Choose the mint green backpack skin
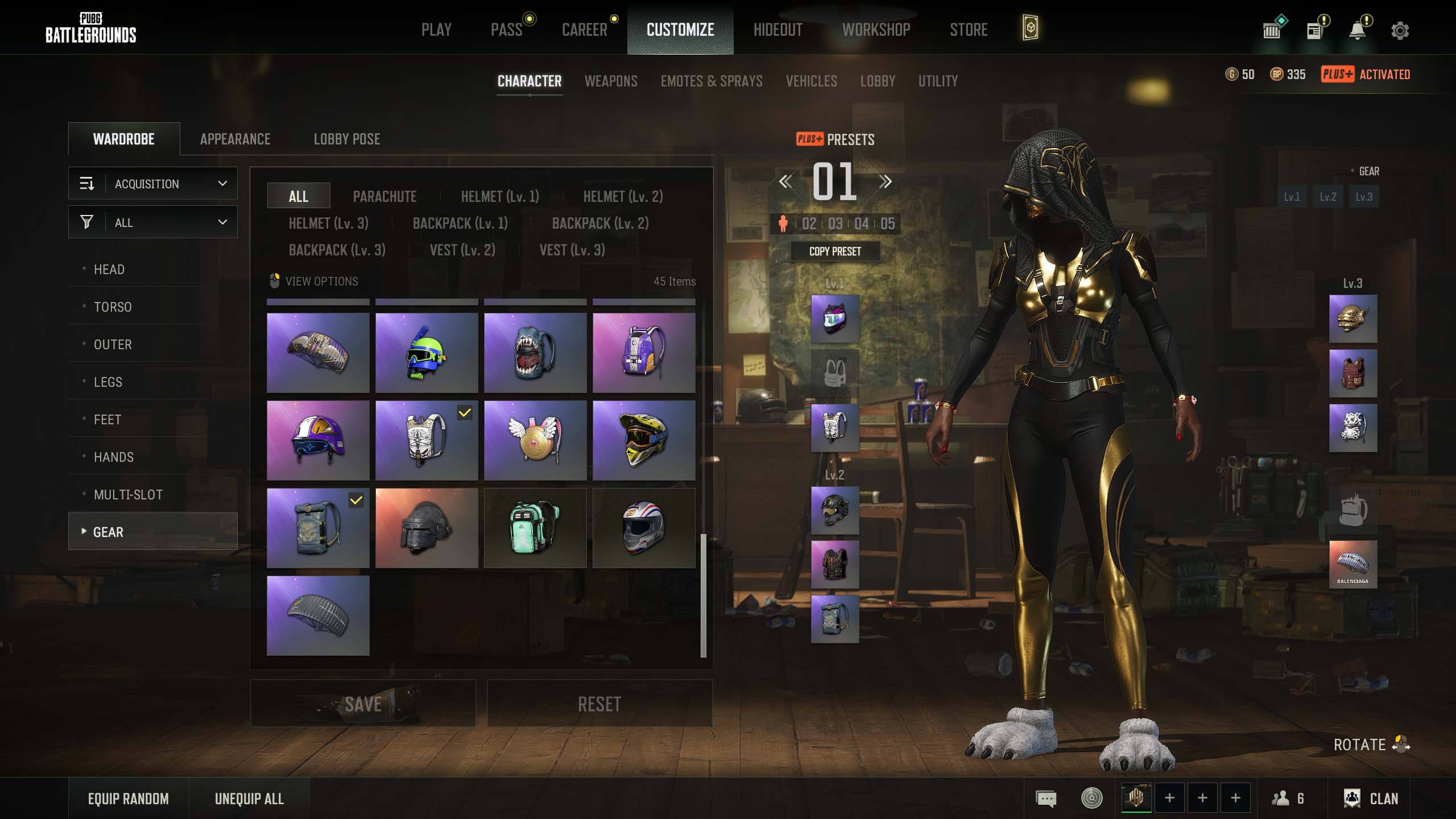 pyautogui.click(x=535, y=528)
